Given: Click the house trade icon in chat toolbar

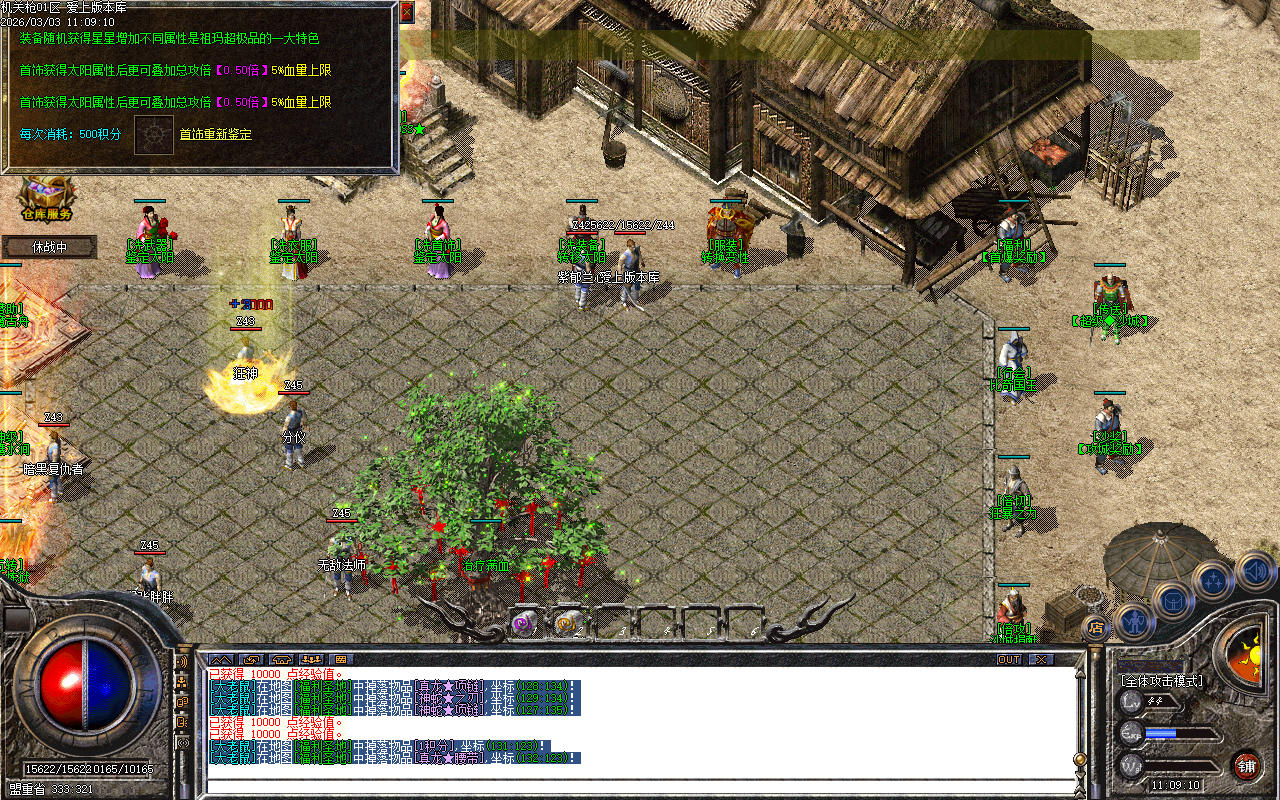Looking at the screenshot, I should click(x=281, y=660).
